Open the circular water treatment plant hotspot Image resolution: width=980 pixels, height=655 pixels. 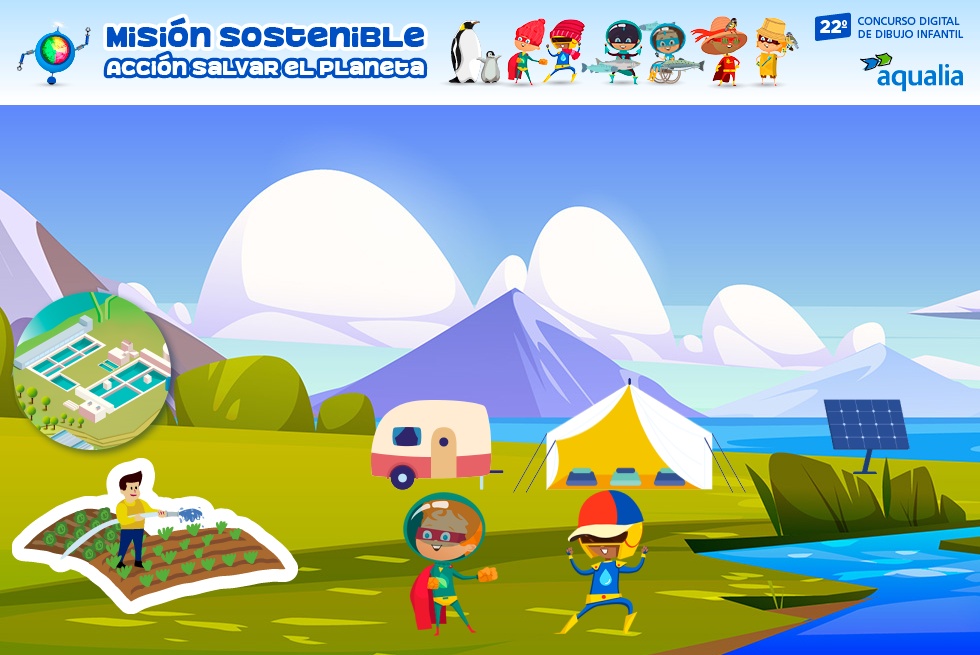click(92, 370)
